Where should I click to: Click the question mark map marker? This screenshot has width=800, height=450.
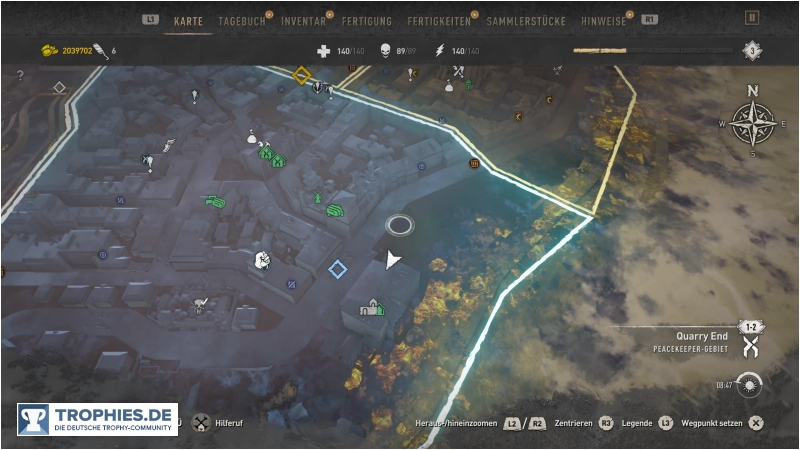coord(21,76)
